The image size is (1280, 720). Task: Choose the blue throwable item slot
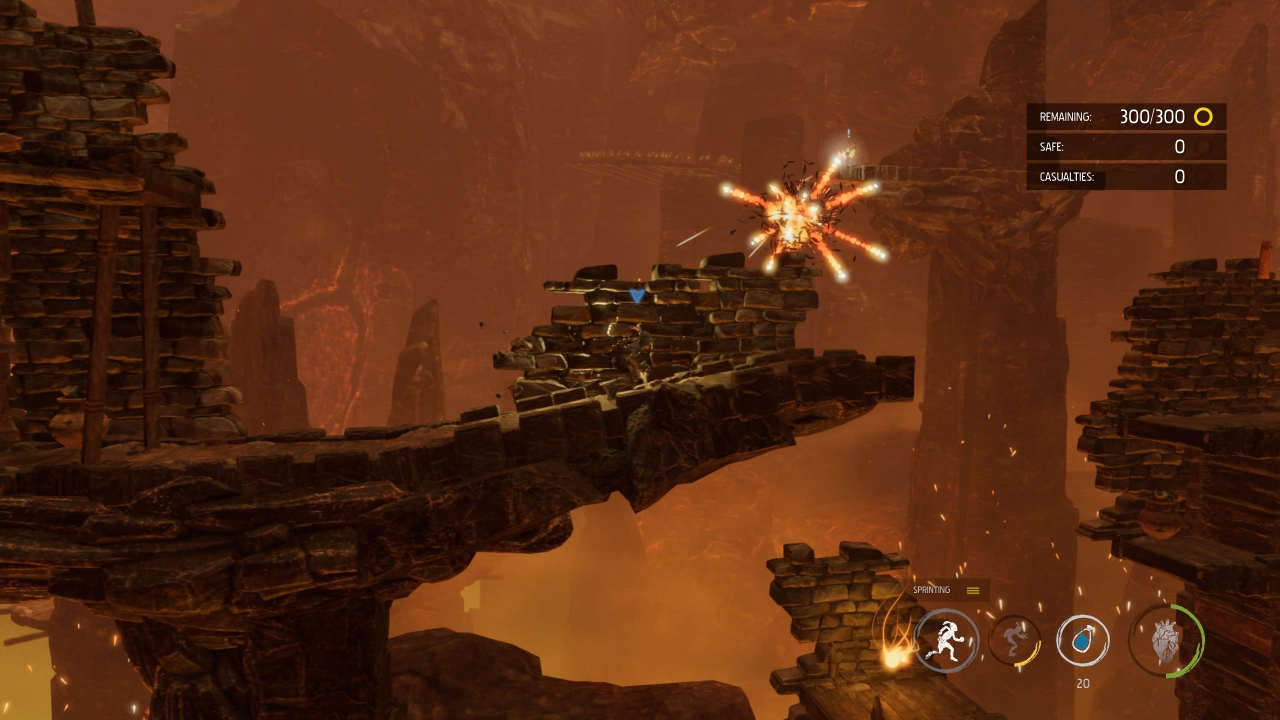1082,640
